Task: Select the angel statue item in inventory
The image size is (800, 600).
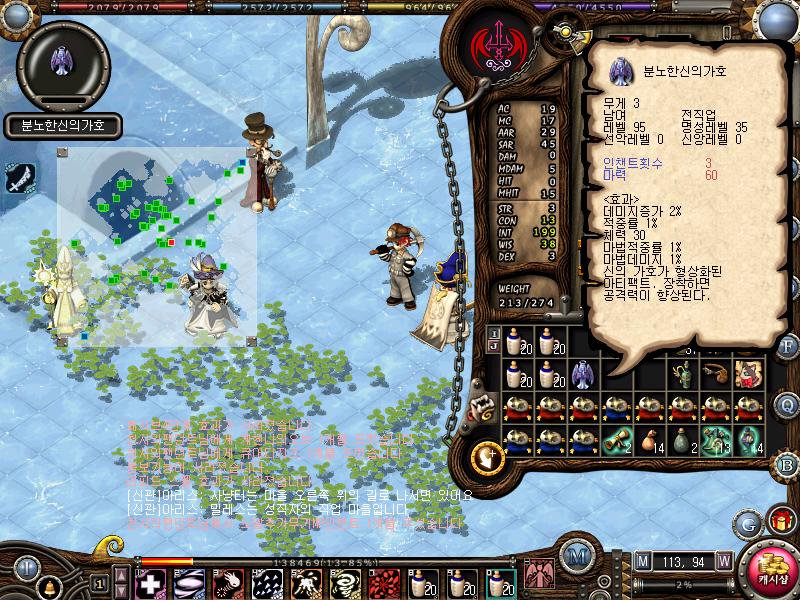Action: tap(582, 374)
